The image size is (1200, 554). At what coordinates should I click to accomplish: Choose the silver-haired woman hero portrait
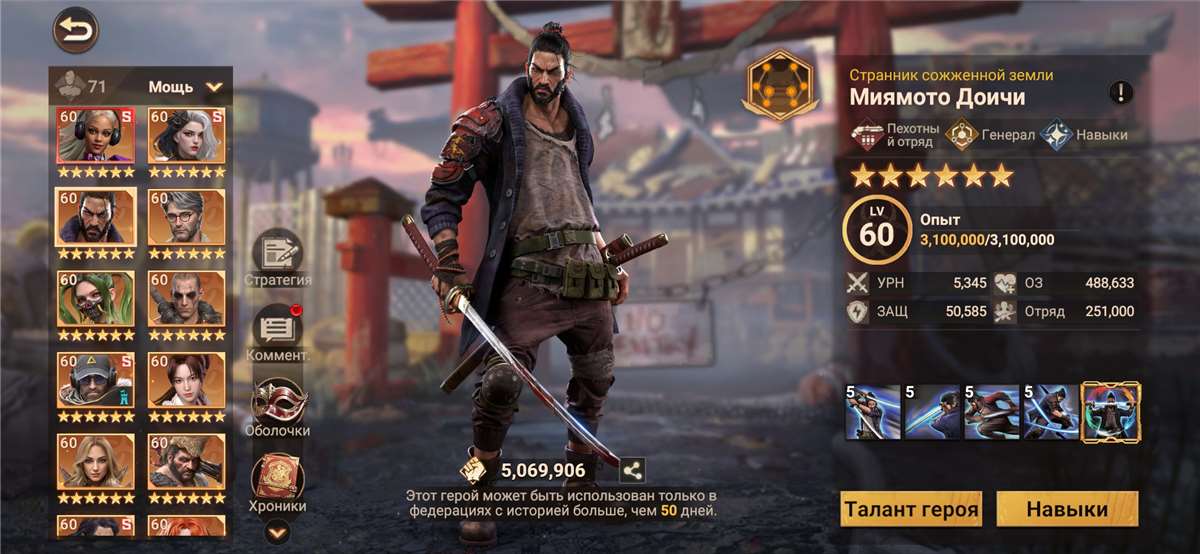click(x=187, y=135)
